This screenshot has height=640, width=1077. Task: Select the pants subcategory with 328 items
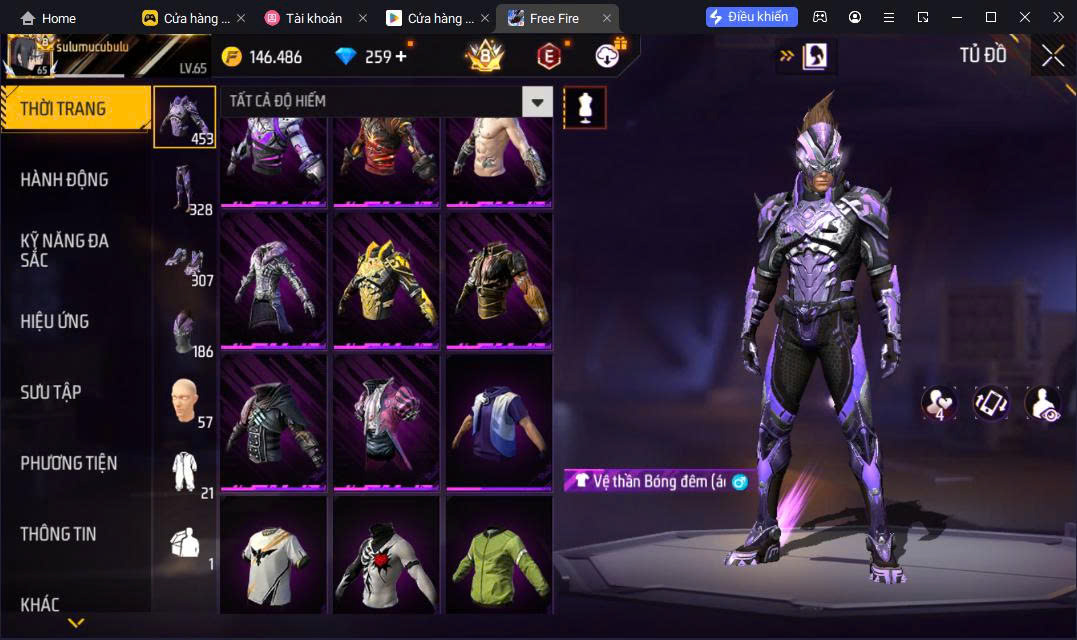[185, 188]
